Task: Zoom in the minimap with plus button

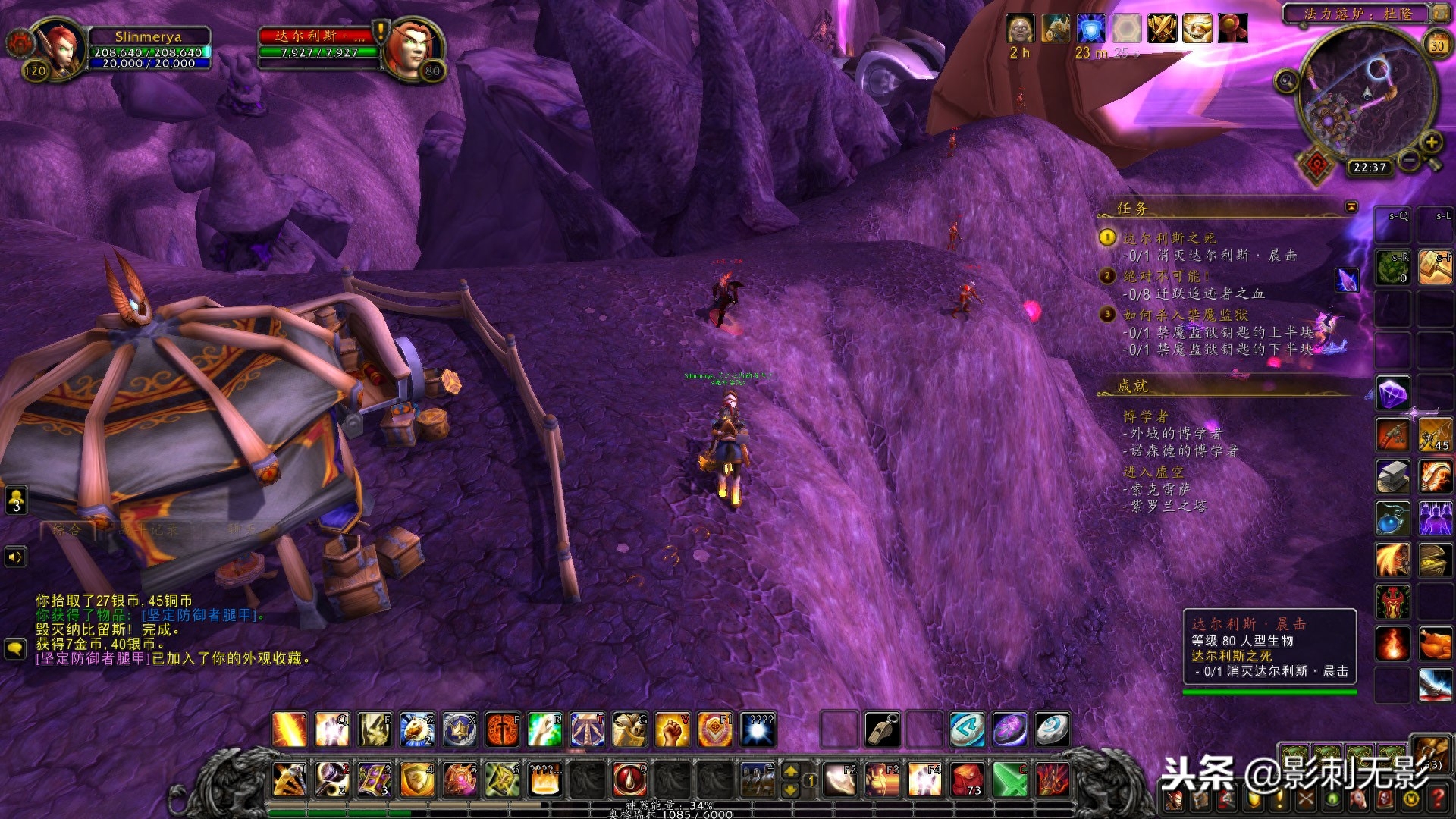Action: coord(1431,142)
